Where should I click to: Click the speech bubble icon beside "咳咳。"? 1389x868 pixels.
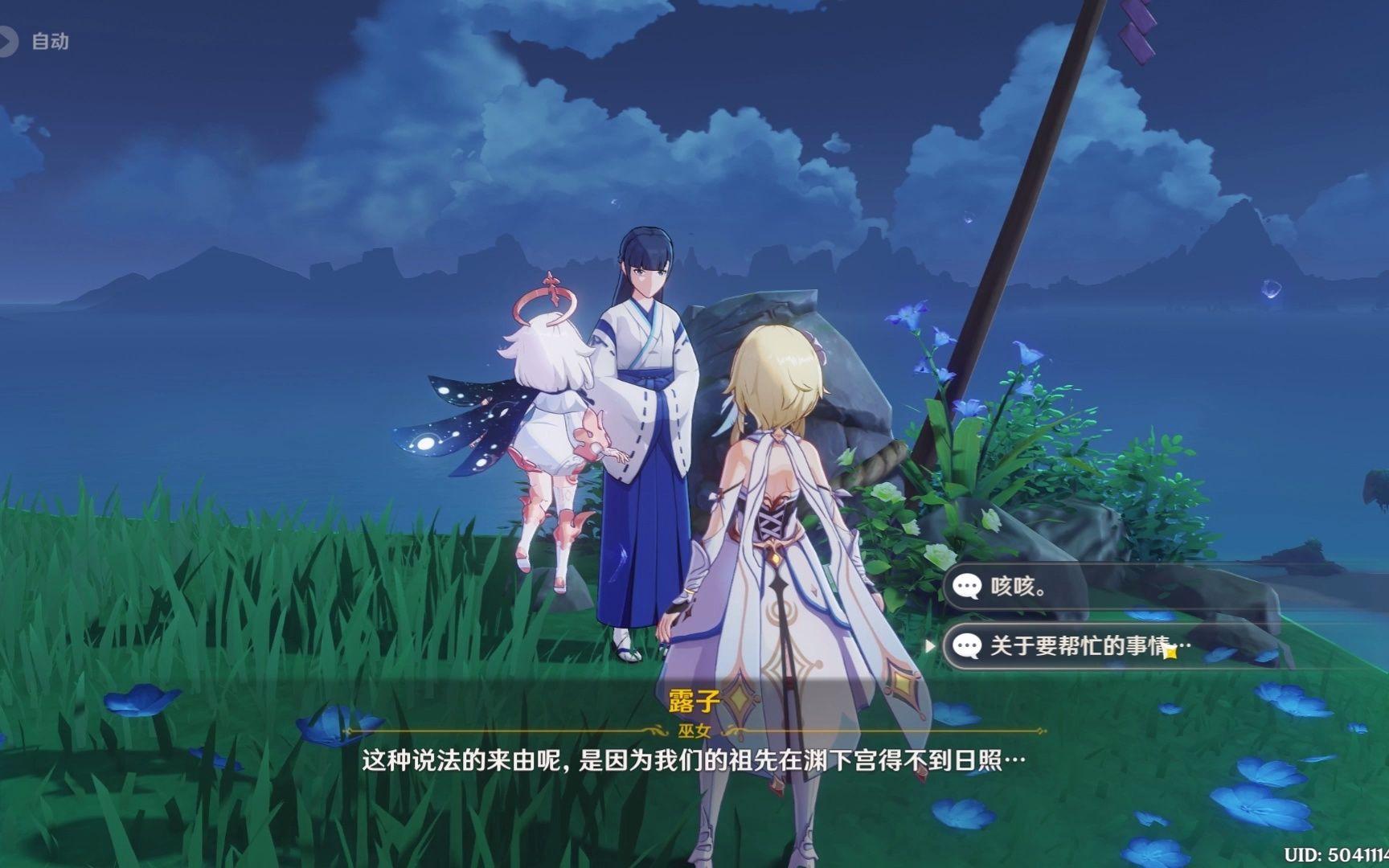tap(969, 587)
